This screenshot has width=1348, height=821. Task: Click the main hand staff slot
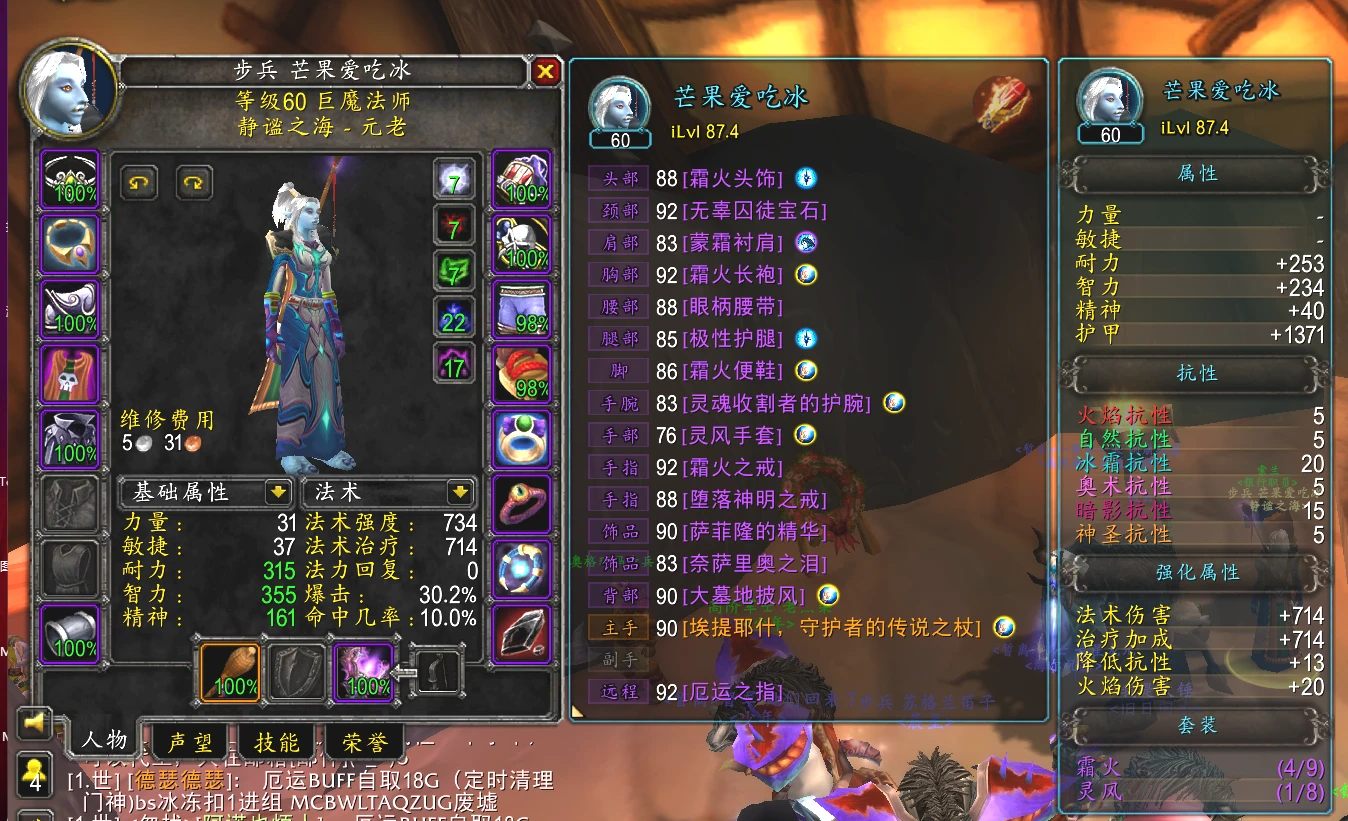230,674
